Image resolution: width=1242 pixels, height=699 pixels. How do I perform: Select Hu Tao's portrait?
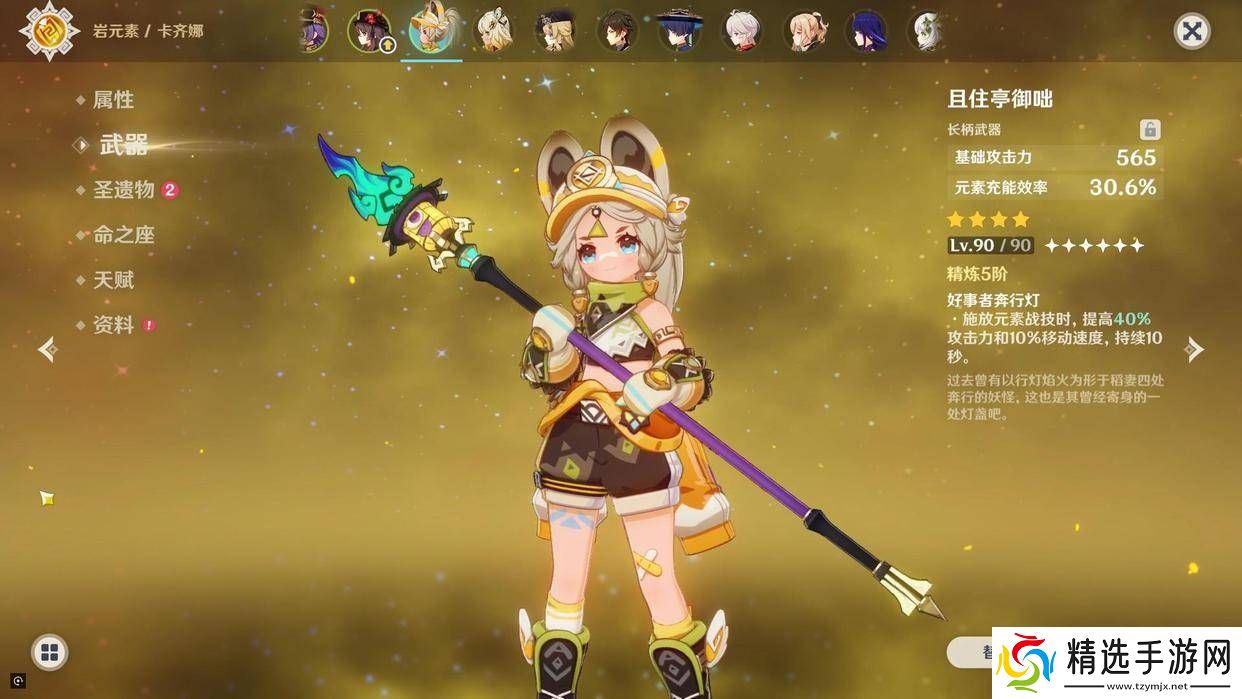coord(369,31)
